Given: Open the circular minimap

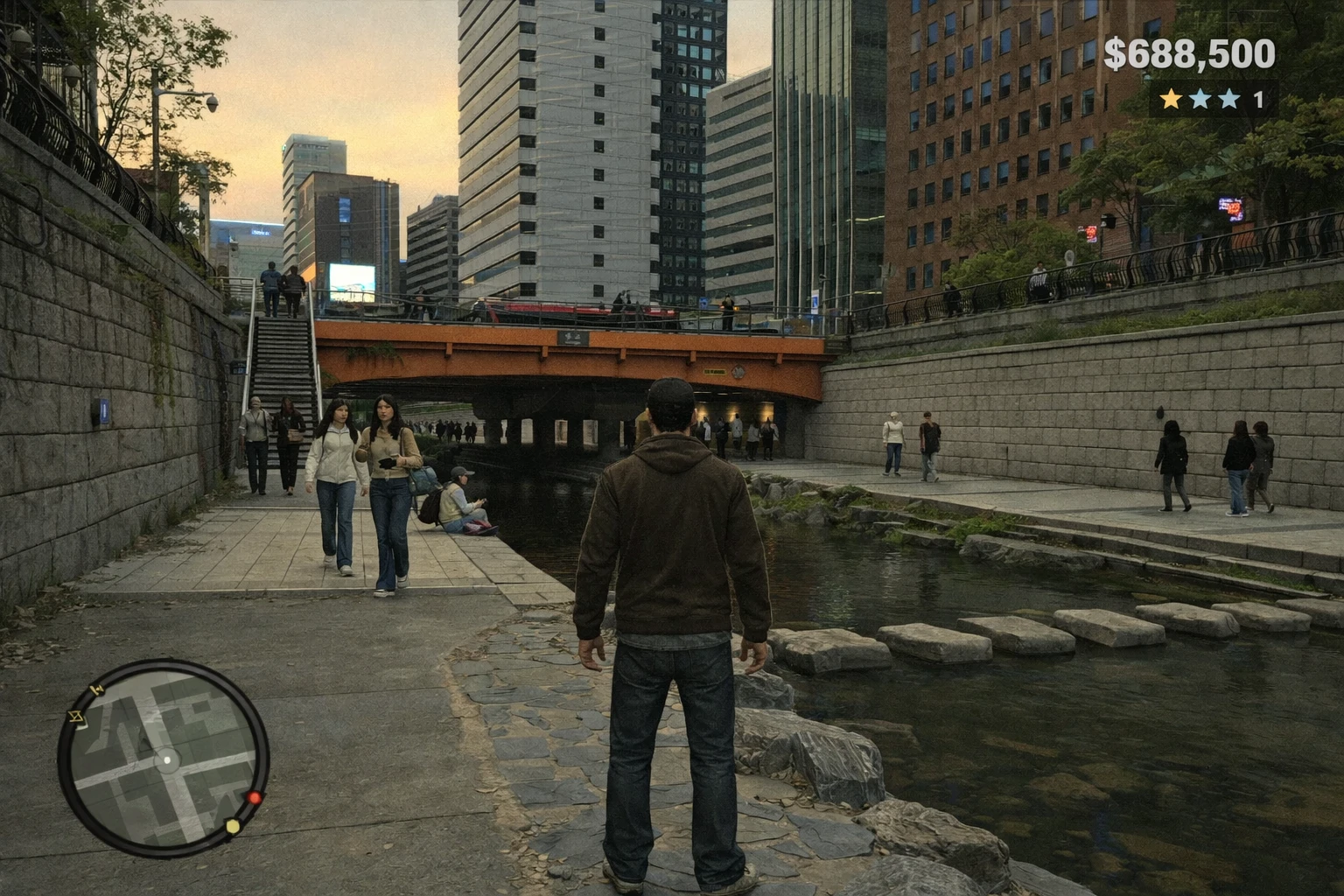Looking at the screenshot, I should [164, 758].
